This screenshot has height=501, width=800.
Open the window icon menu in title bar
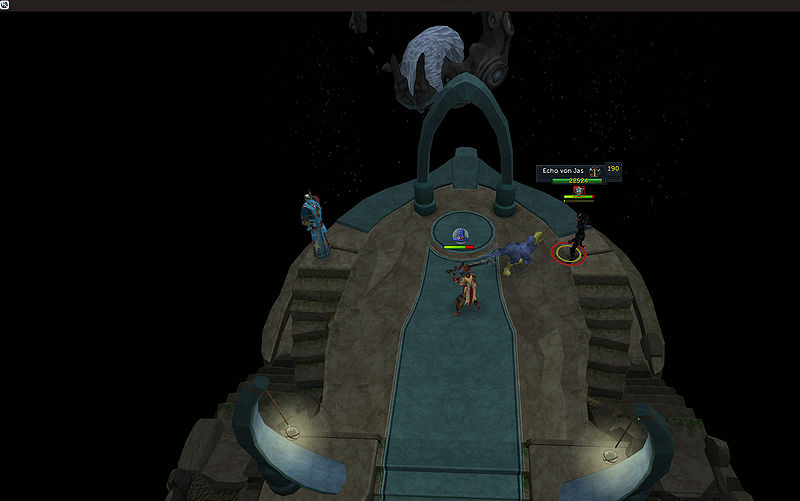tap(5, 5)
